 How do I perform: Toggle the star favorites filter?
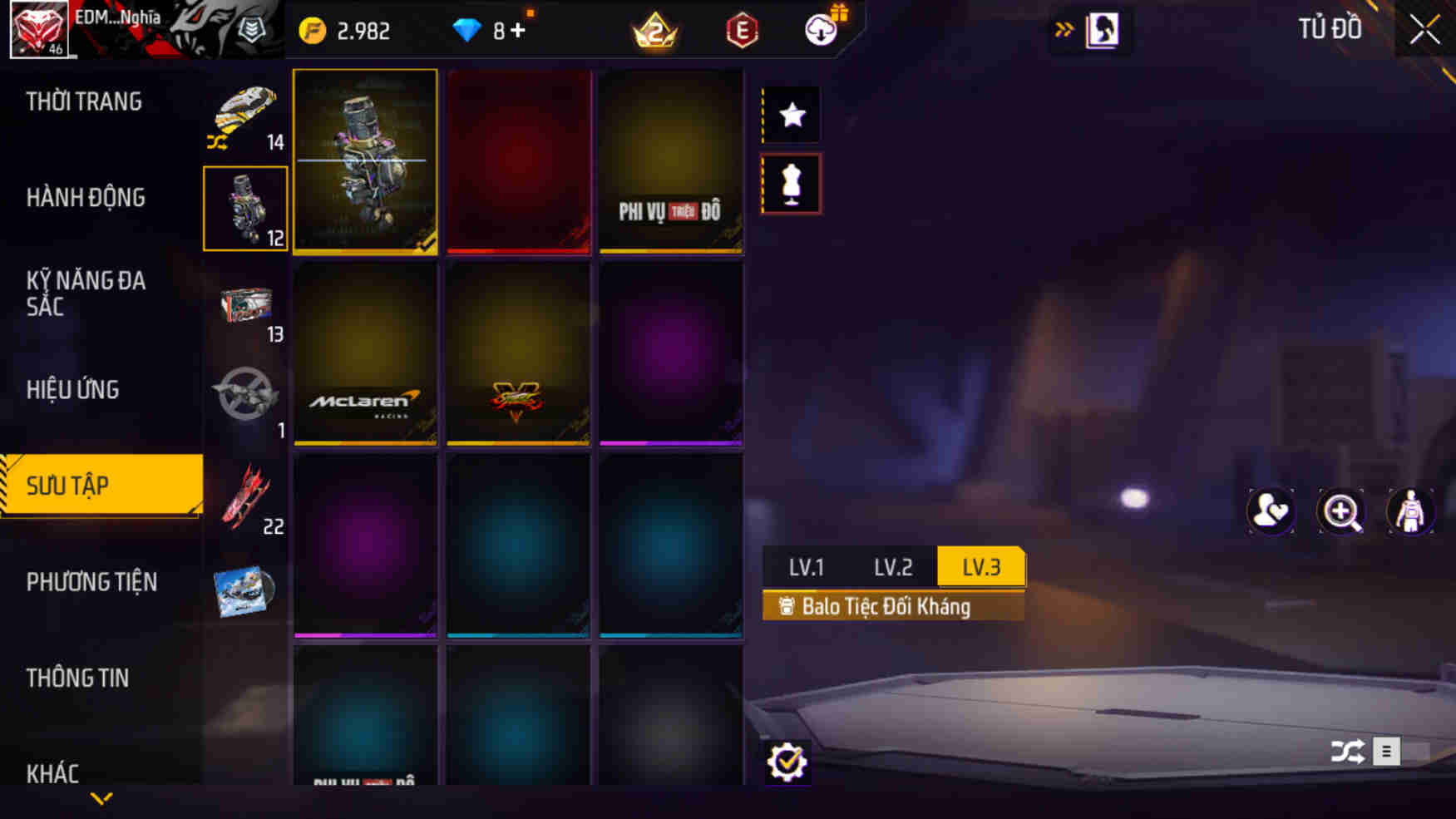click(789, 114)
